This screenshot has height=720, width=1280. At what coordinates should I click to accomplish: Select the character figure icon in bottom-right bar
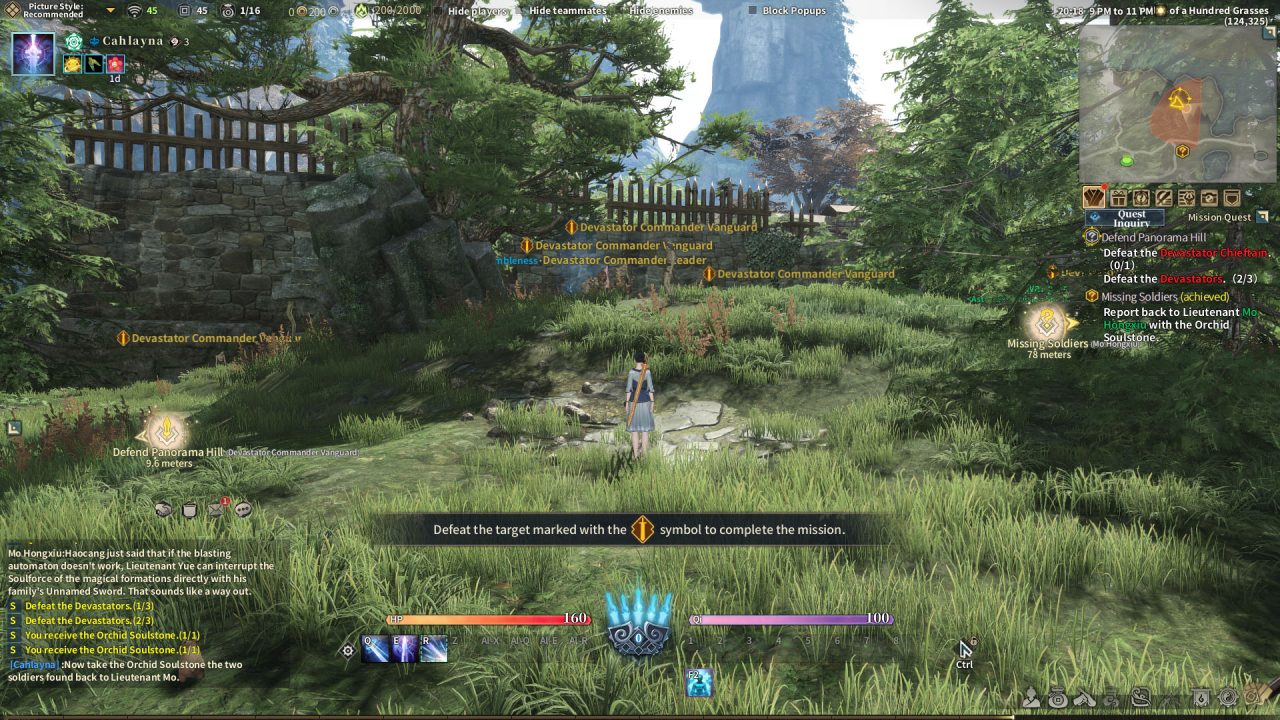(1031, 700)
